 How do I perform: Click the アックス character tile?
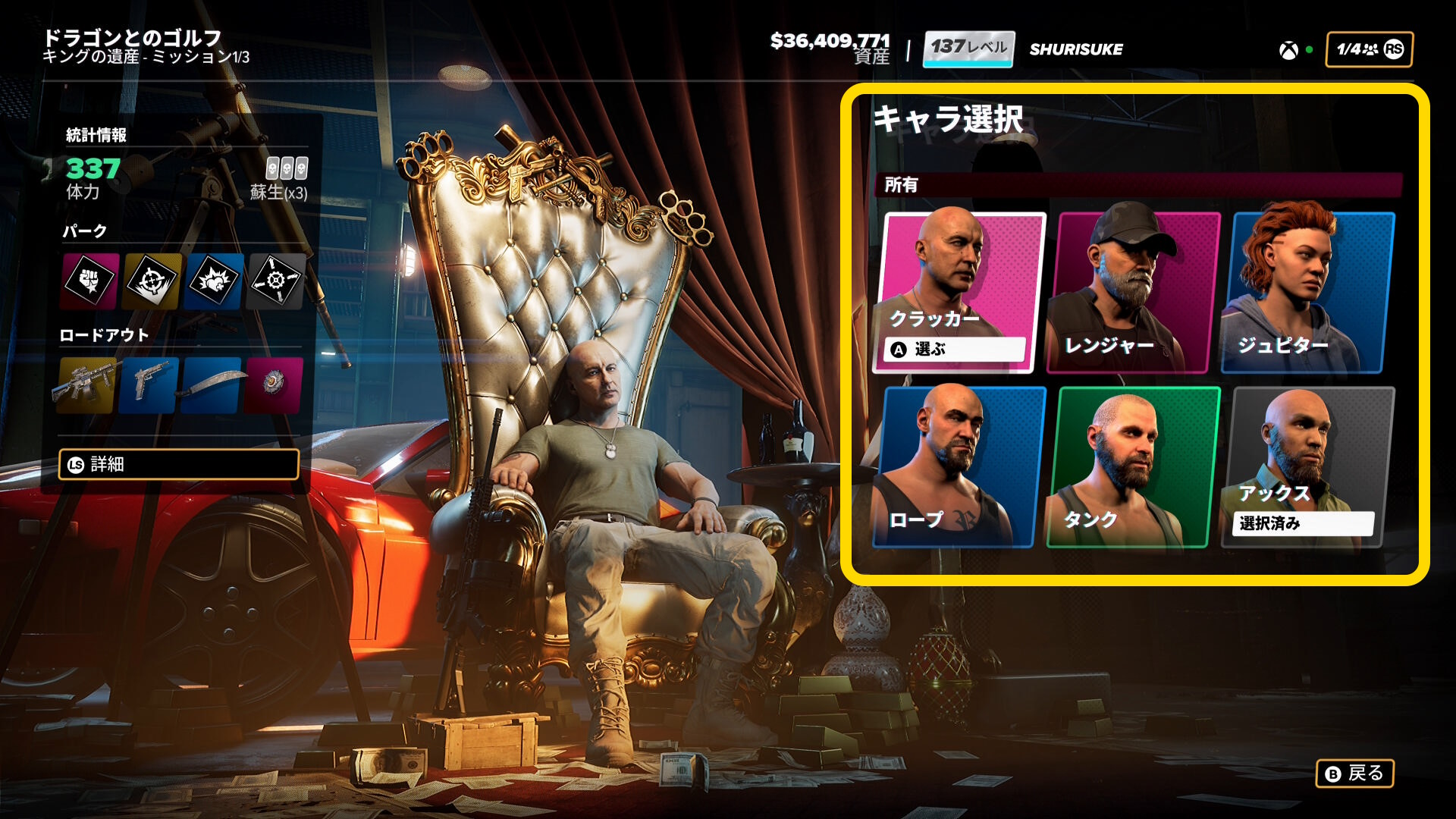click(1307, 467)
